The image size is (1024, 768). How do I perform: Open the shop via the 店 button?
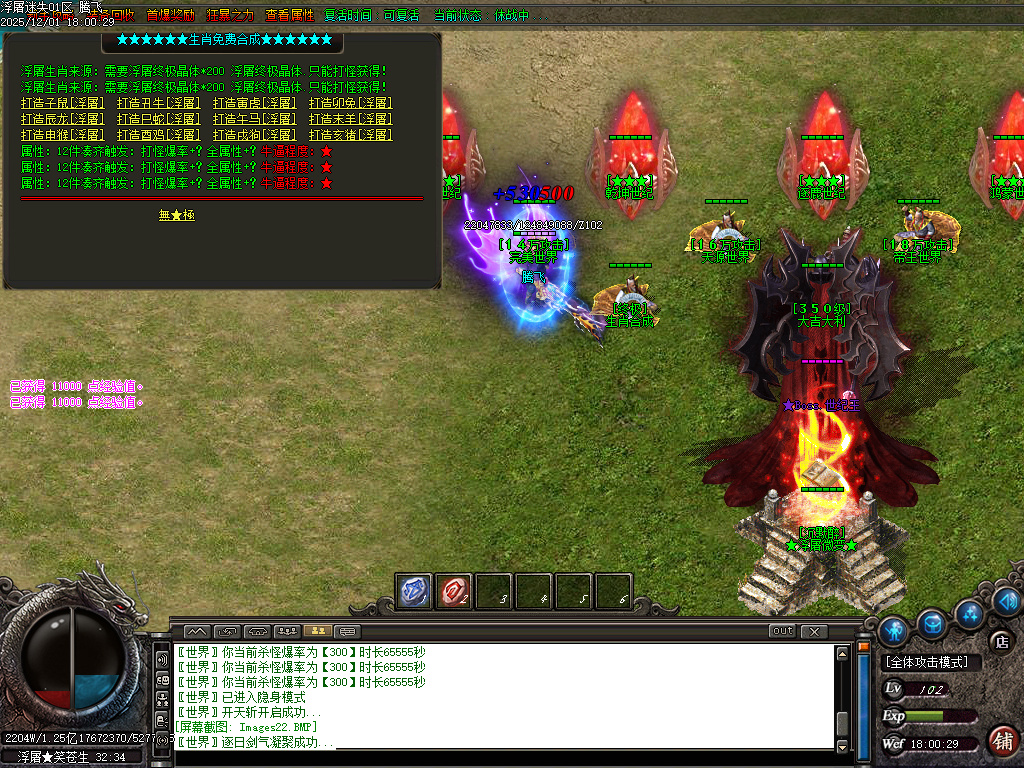1000,641
